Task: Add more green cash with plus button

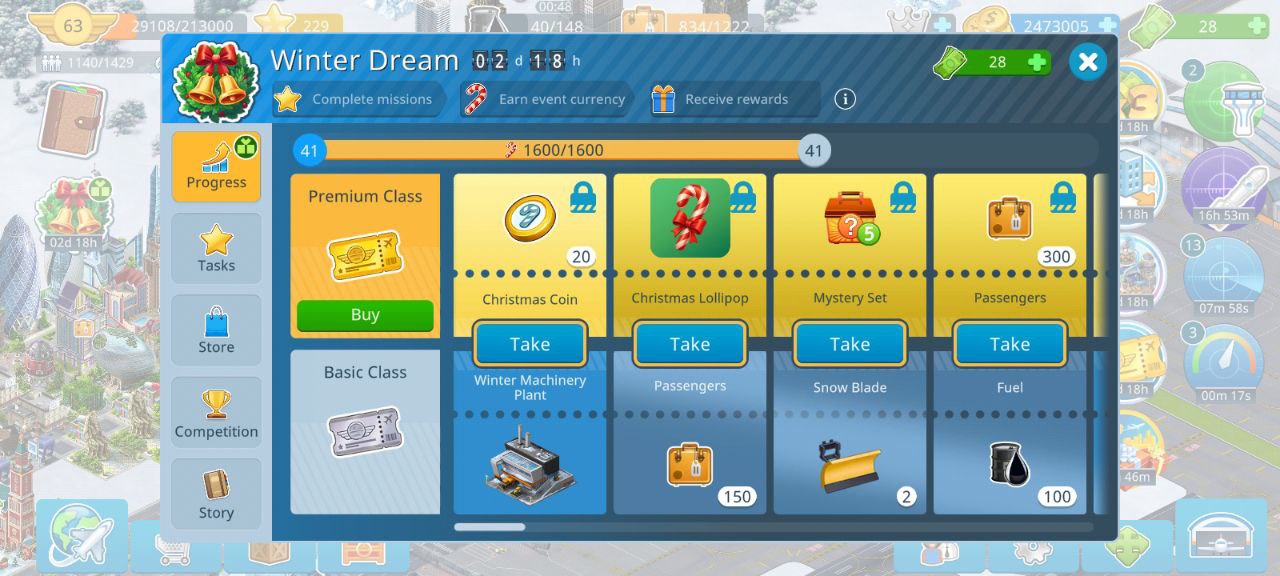Action: tap(1037, 62)
